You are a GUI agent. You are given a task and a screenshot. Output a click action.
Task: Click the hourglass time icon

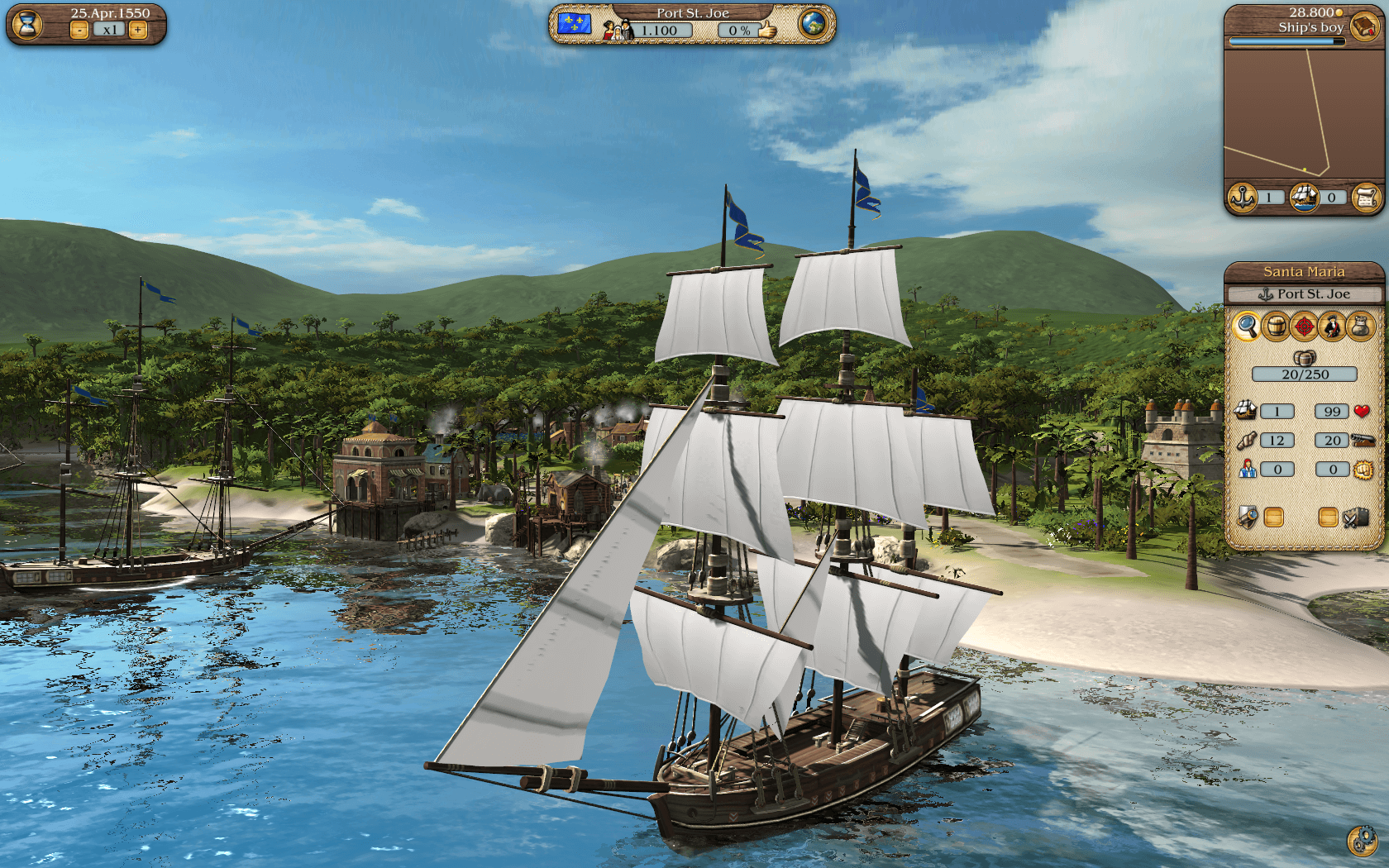click(27, 25)
